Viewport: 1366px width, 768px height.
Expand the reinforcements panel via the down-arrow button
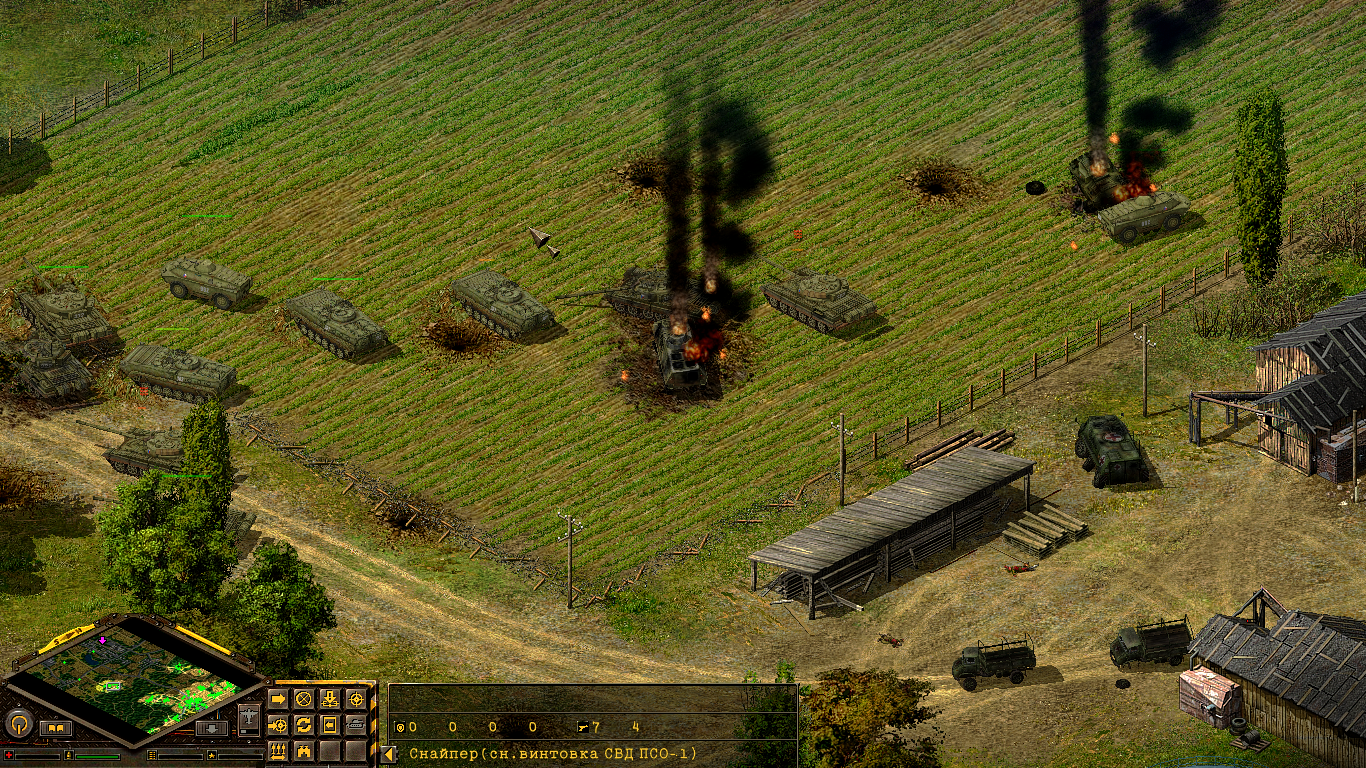(212, 728)
